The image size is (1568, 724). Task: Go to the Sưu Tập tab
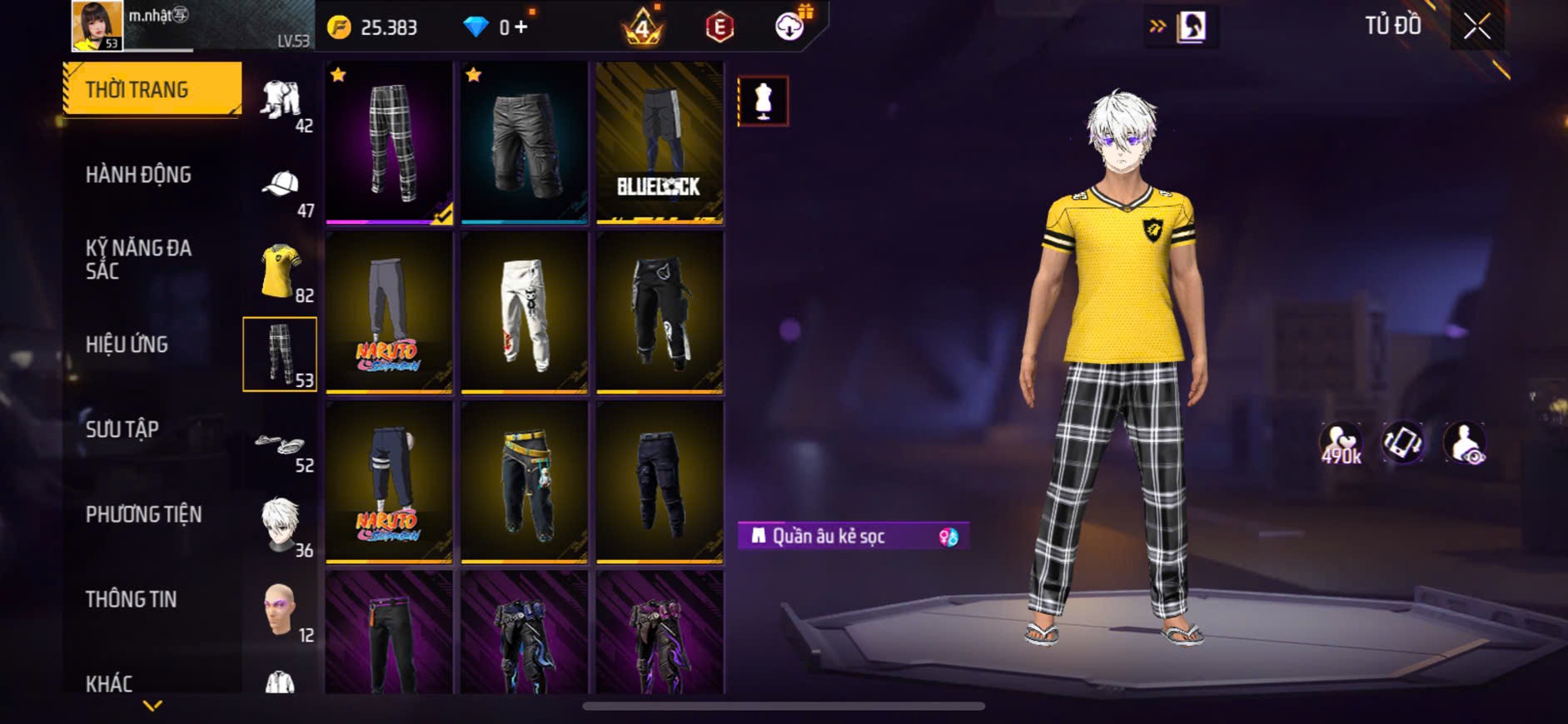click(122, 429)
